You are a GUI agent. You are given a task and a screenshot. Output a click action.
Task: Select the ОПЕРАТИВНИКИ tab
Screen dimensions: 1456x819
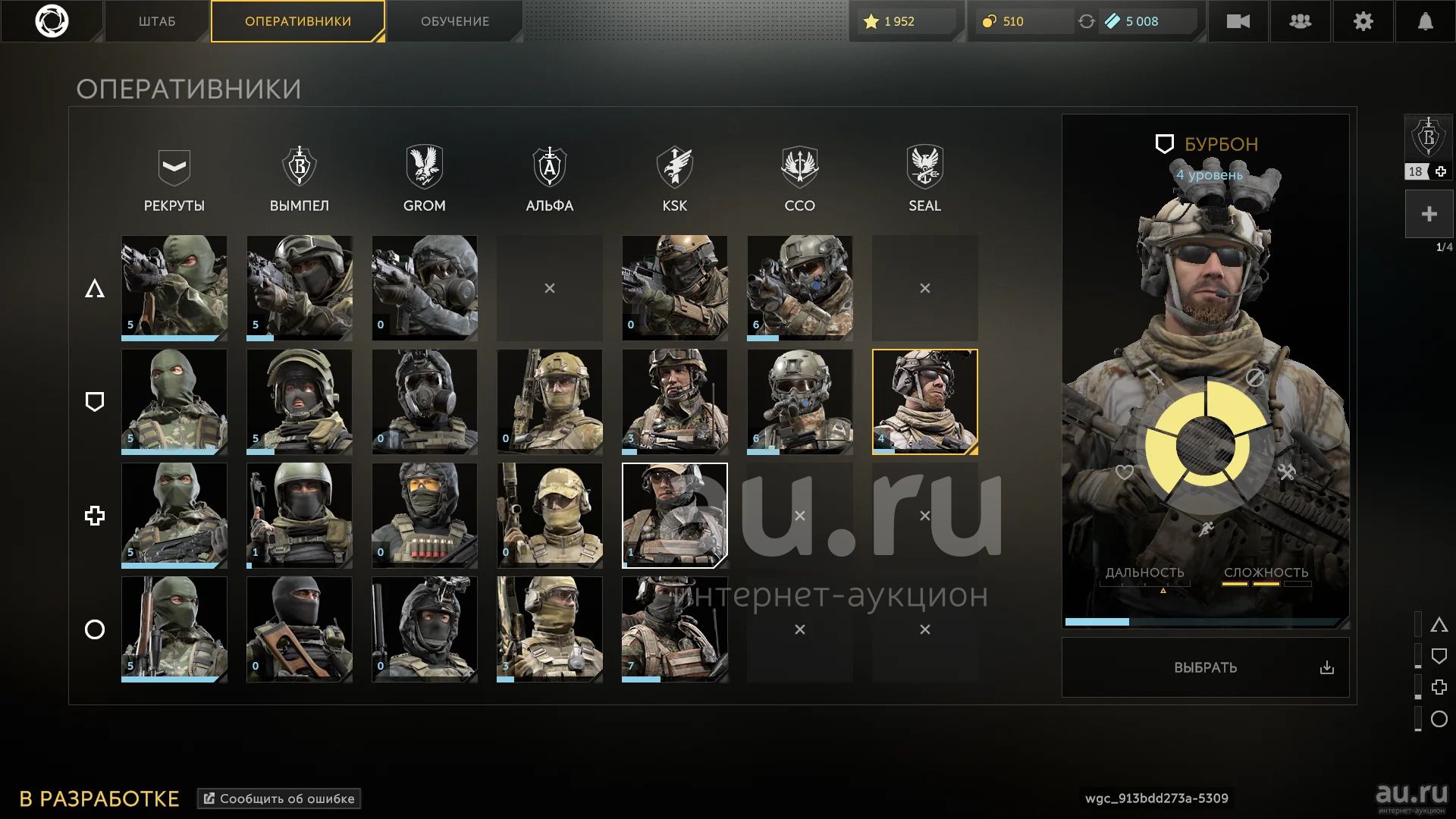pyautogui.click(x=297, y=21)
